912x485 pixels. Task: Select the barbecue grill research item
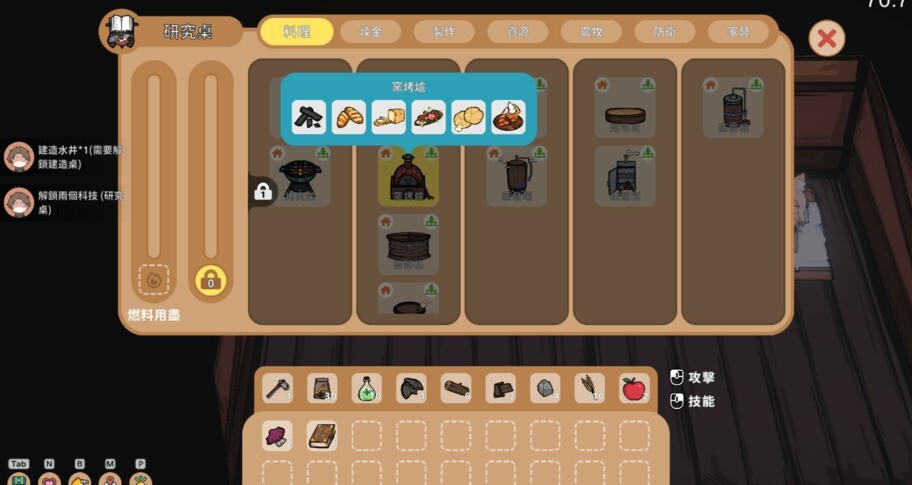click(300, 177)
